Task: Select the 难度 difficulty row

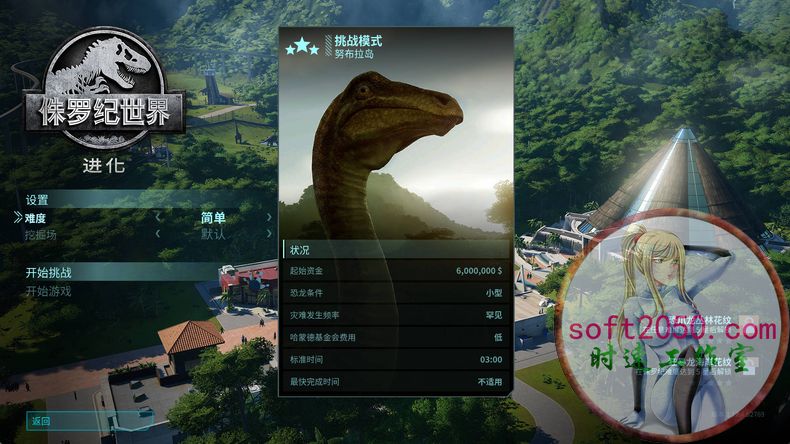Action: [36, 217]
